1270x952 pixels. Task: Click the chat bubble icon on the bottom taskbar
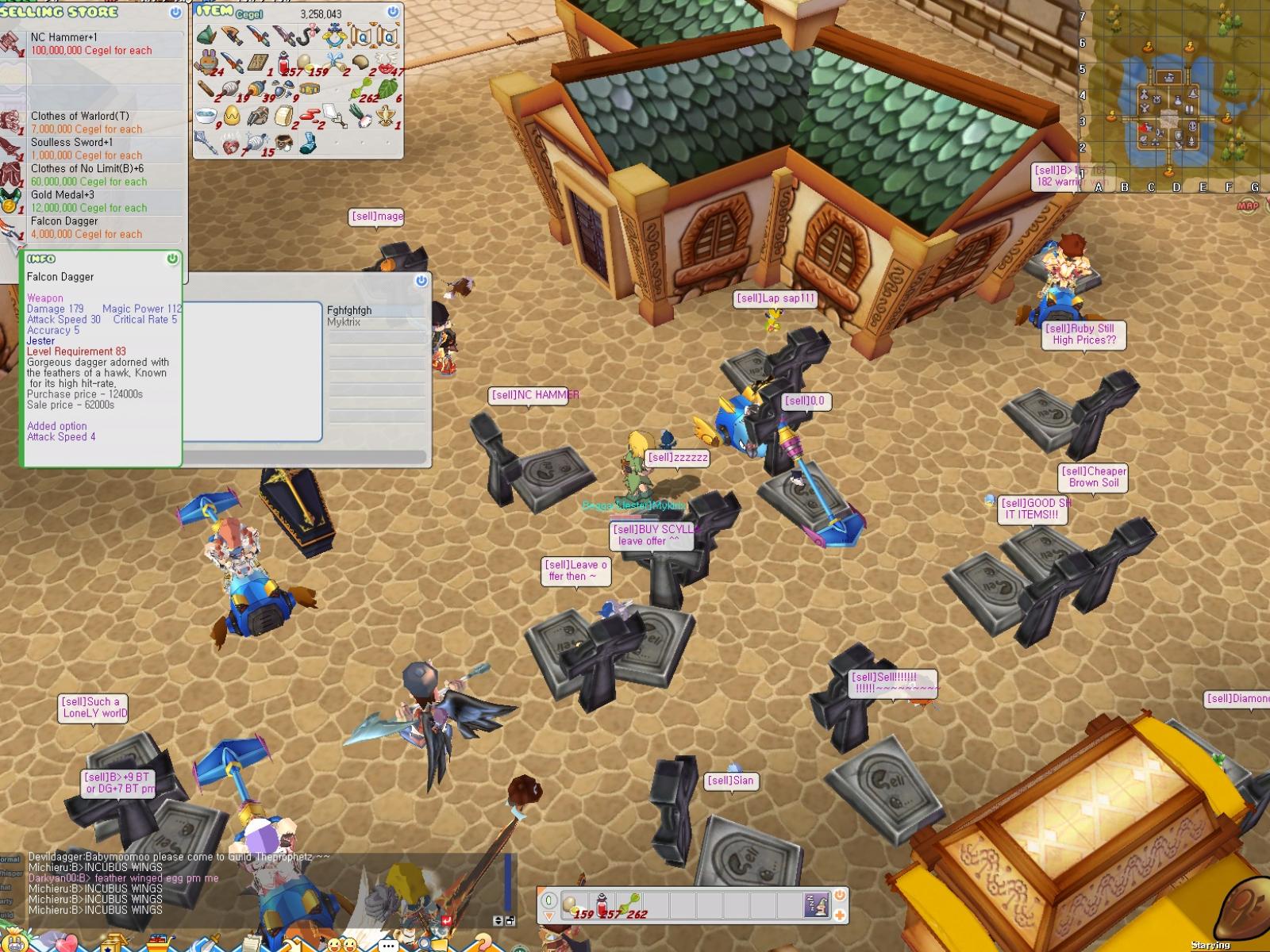pyautogui.click(x=388, y=944)
